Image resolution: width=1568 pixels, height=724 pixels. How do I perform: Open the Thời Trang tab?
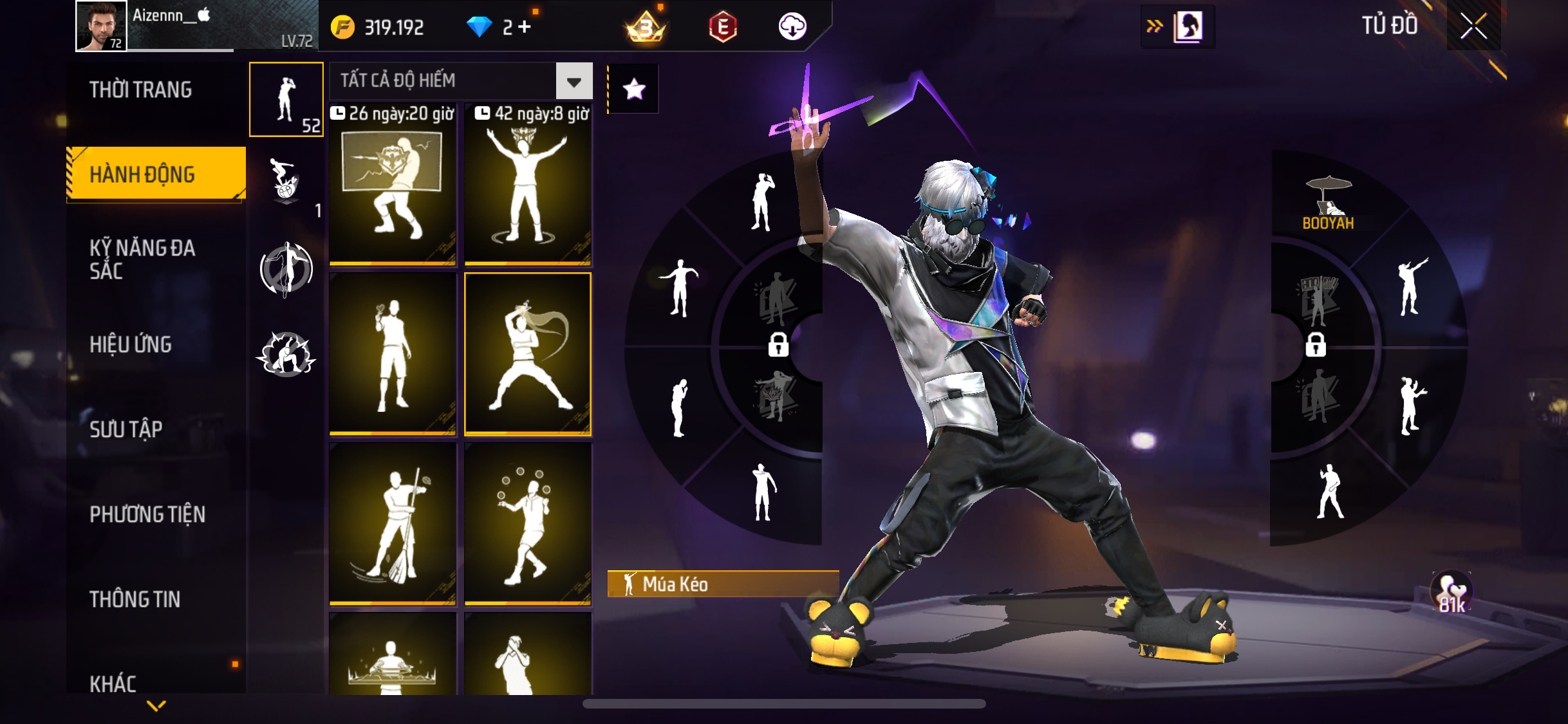tap(140, 90)
